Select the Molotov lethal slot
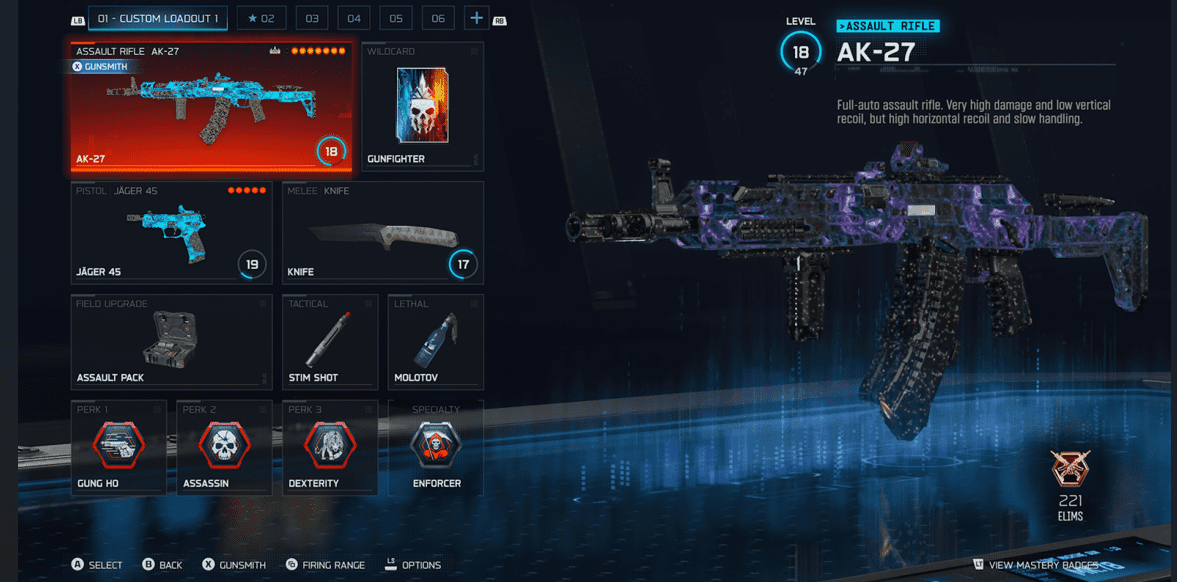 click(x=436, y=342)
